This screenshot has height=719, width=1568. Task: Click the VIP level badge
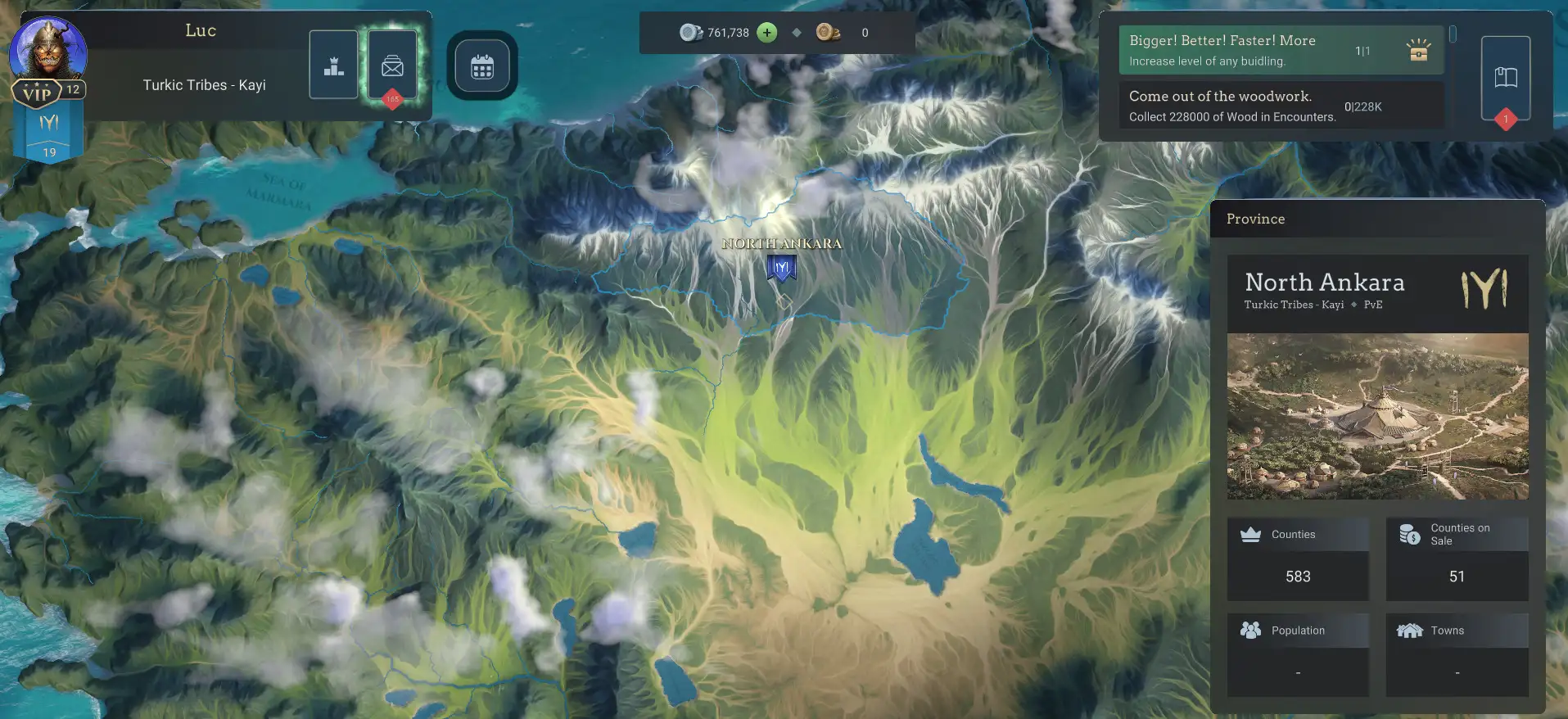click(38, 93)
